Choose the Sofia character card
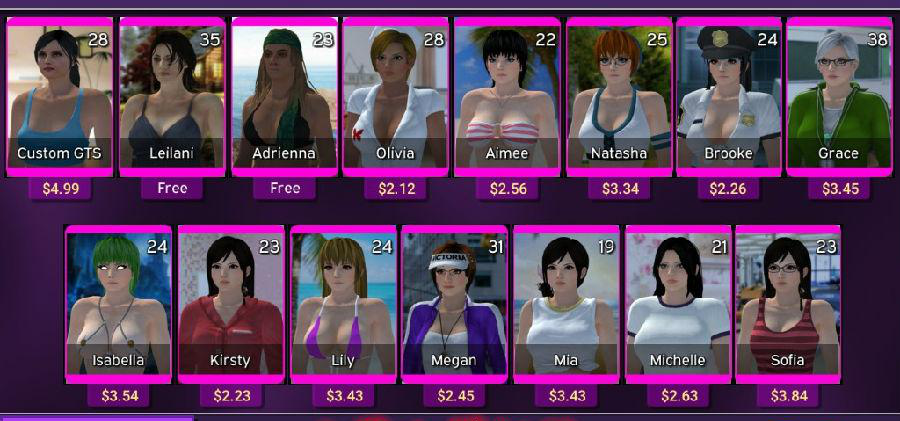The height and width of the screenshot is (421, 900). 787,304
